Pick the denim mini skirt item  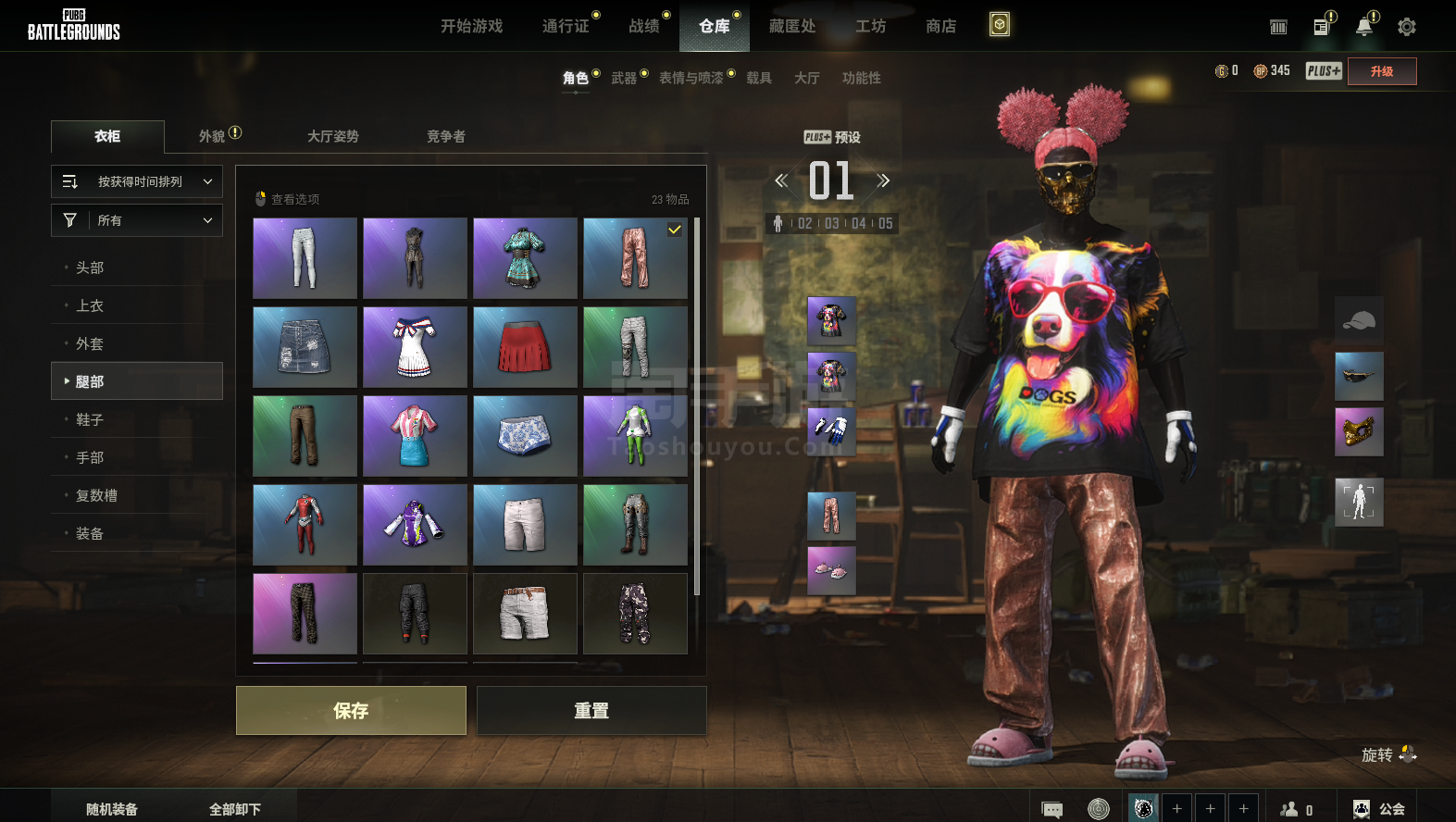(x=305, y=347)
